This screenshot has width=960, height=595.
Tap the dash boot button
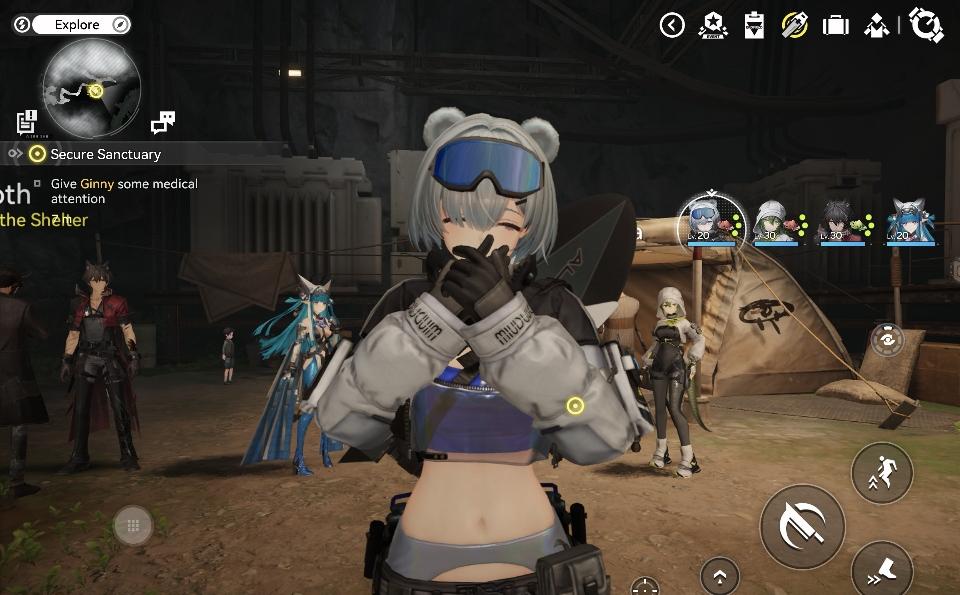click(x=882, y=570)
